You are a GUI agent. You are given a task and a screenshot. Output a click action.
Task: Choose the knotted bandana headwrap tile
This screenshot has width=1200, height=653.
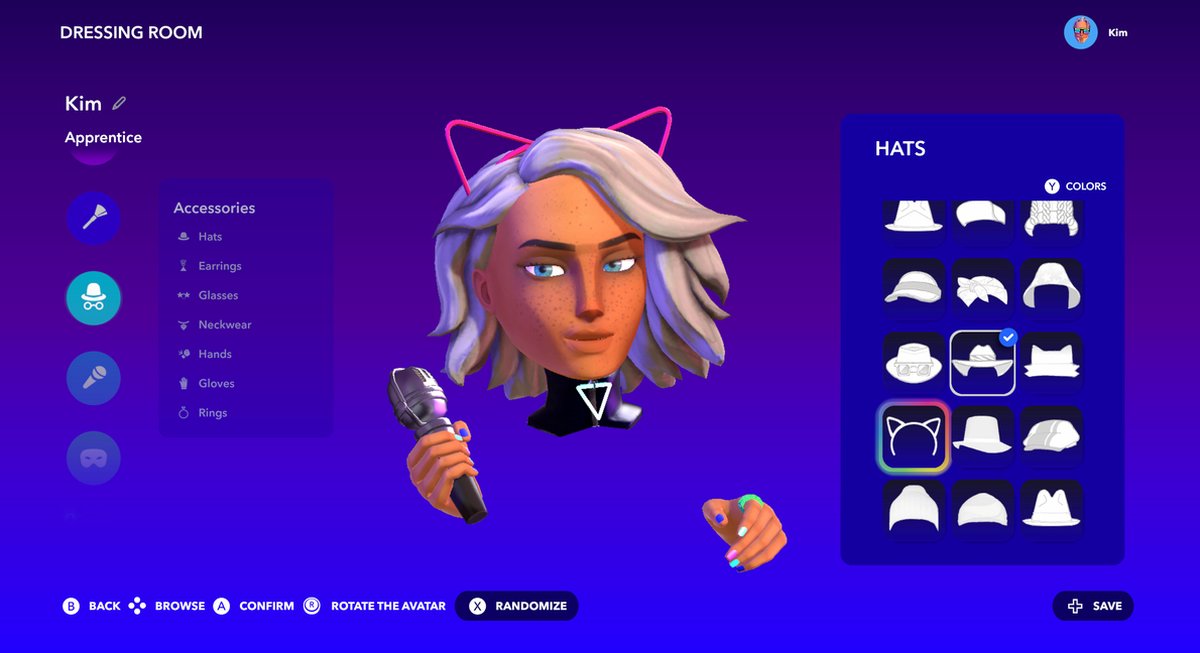[982, 288]
